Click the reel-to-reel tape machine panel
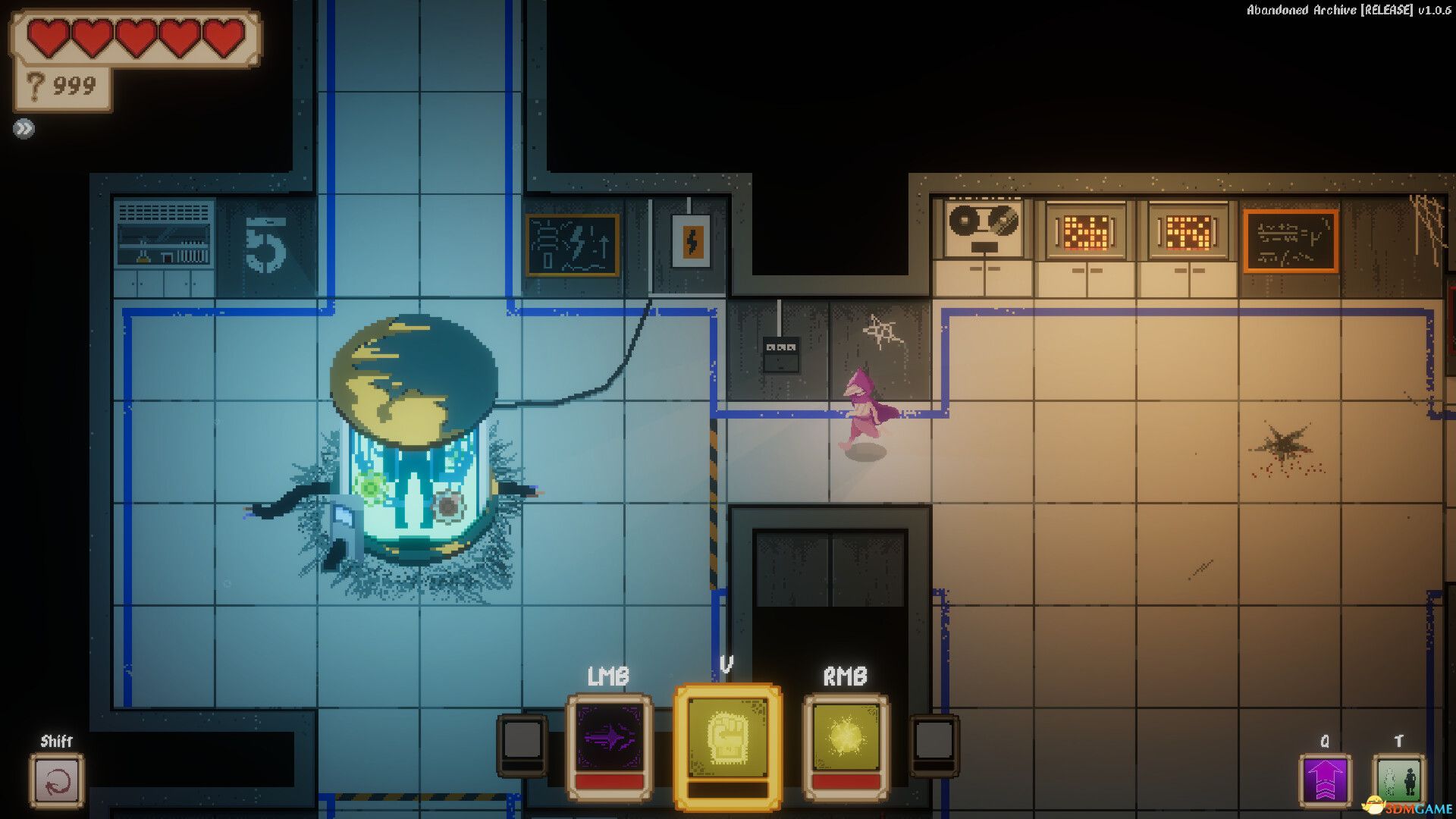 tap(984, 227)
